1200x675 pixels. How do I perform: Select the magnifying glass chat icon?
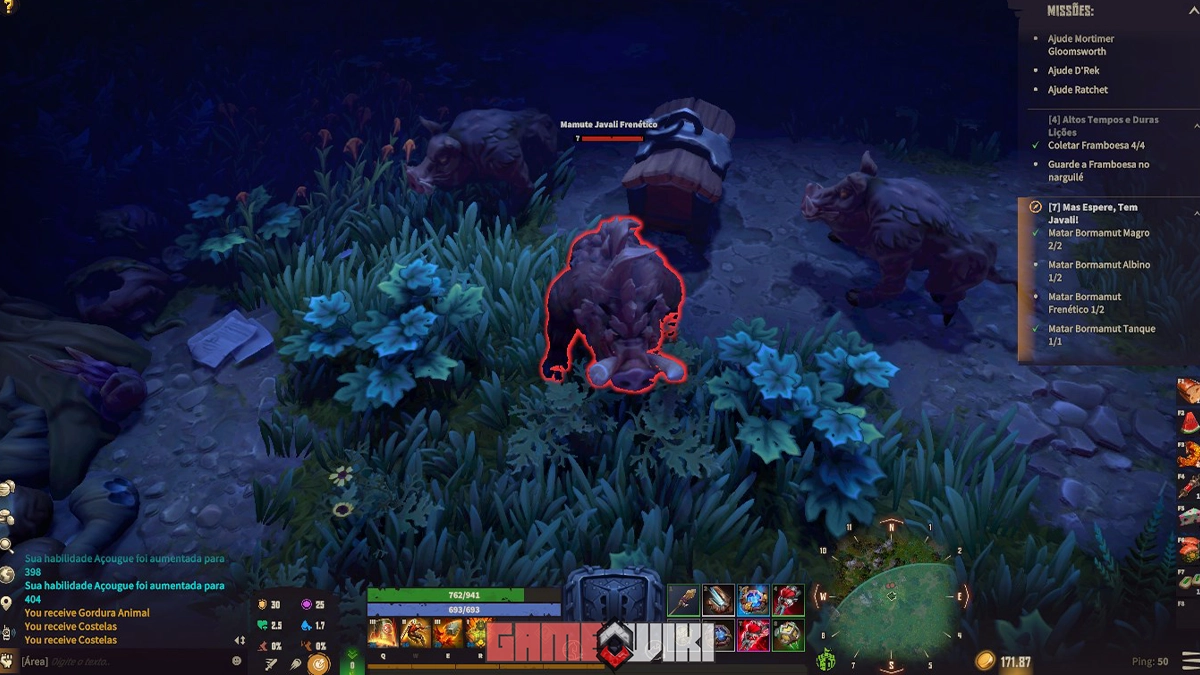(x=7, y=545)
